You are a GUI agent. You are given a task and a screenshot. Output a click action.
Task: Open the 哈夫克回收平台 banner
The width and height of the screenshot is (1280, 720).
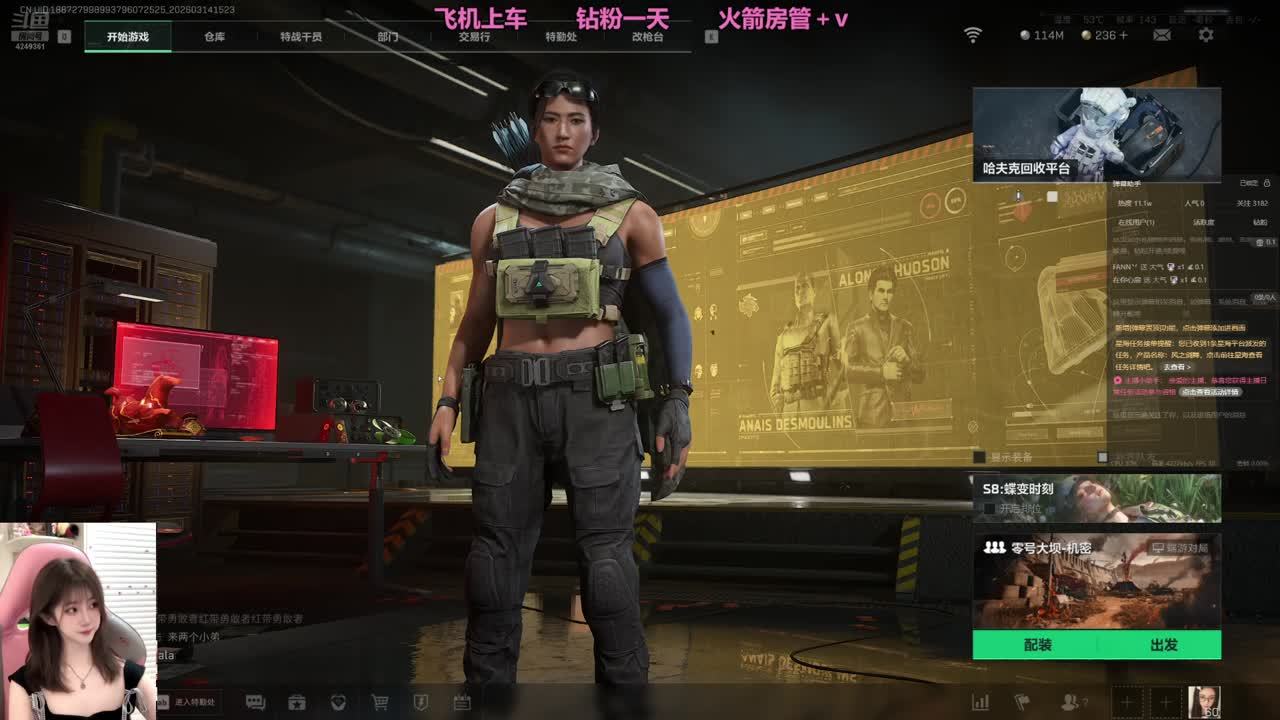coord(1096,135)
